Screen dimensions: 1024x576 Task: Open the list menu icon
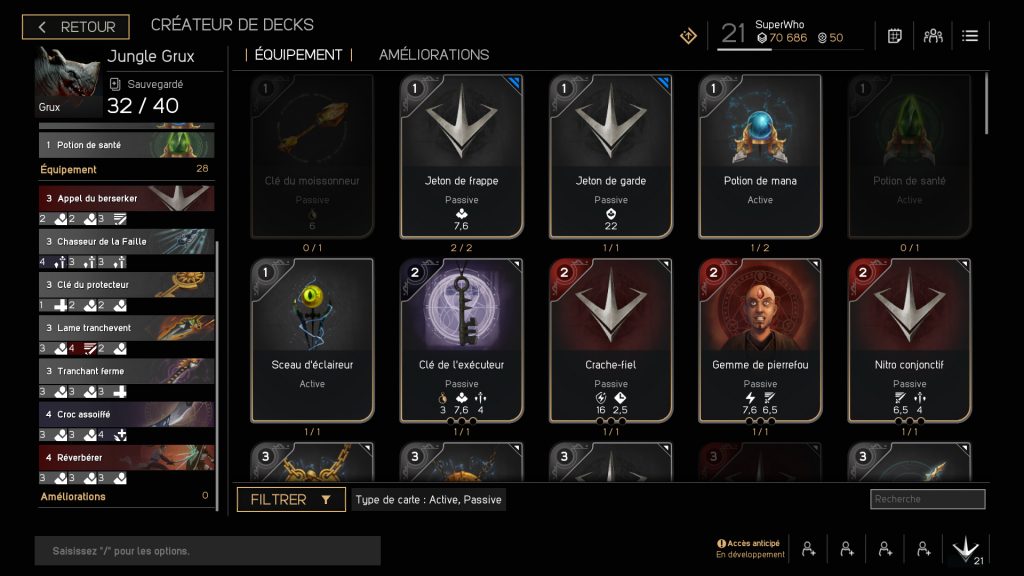[x=970, y=36]
